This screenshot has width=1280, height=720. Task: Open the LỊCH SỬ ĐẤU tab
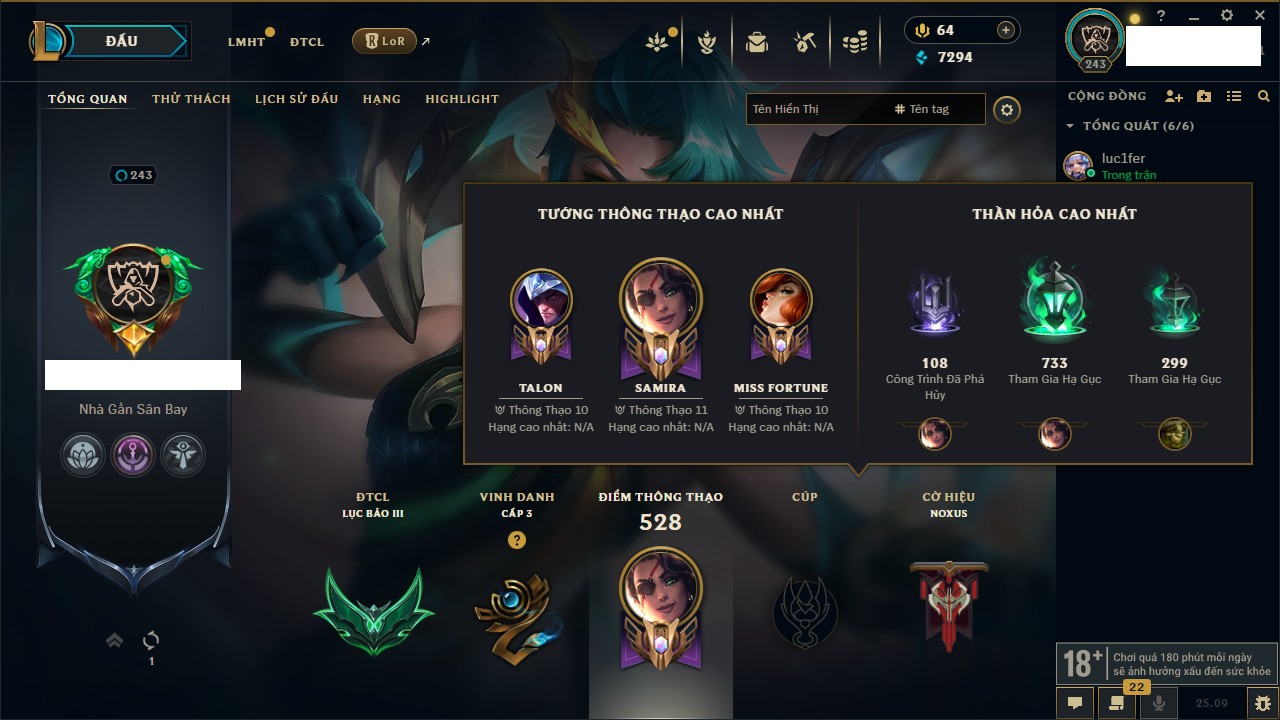click(296, 99)
